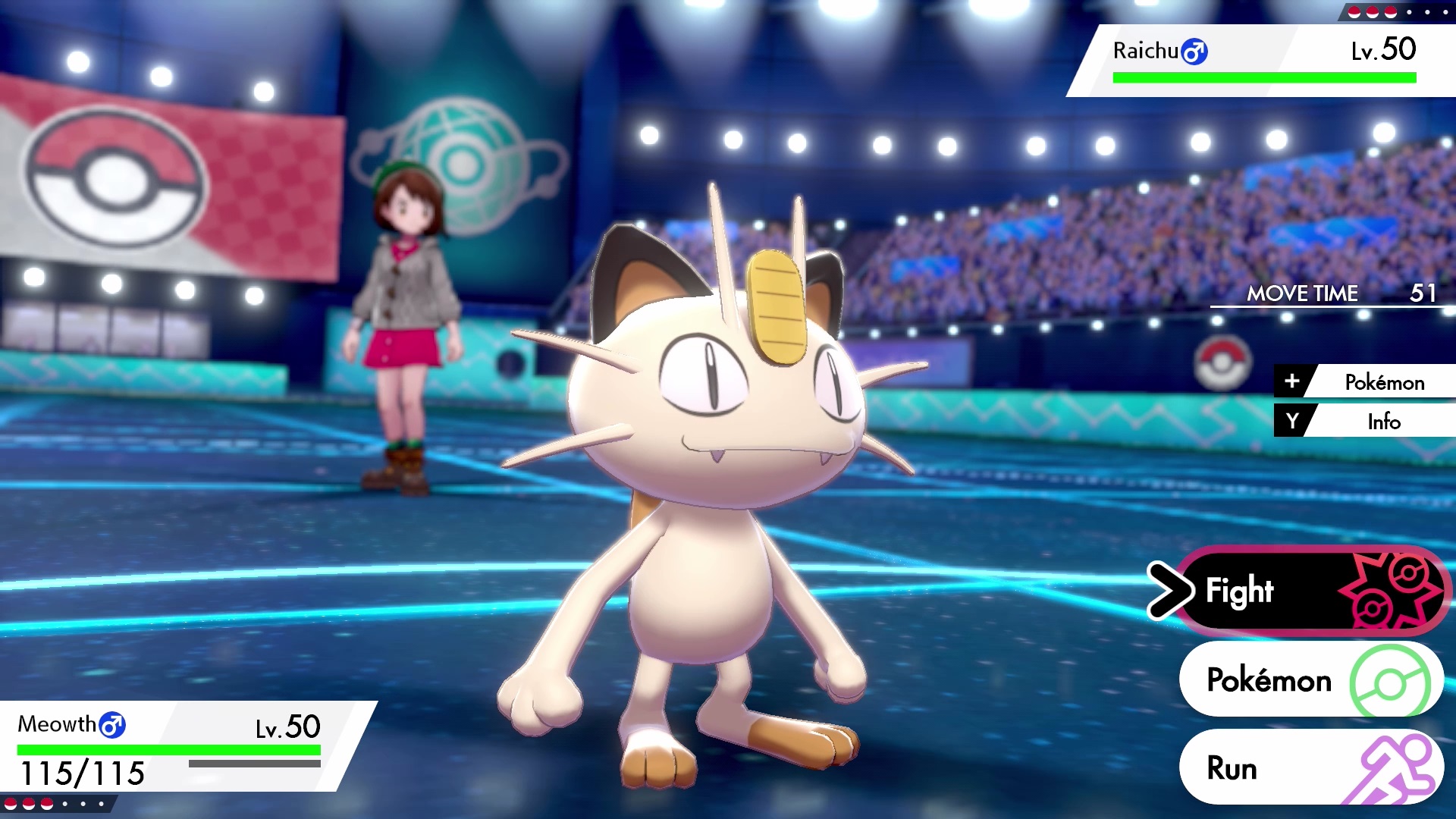The image size is (1456, 819).
Task: Click the leftmost Poké Ball icon at bottom-left
Action: point(11,803)
